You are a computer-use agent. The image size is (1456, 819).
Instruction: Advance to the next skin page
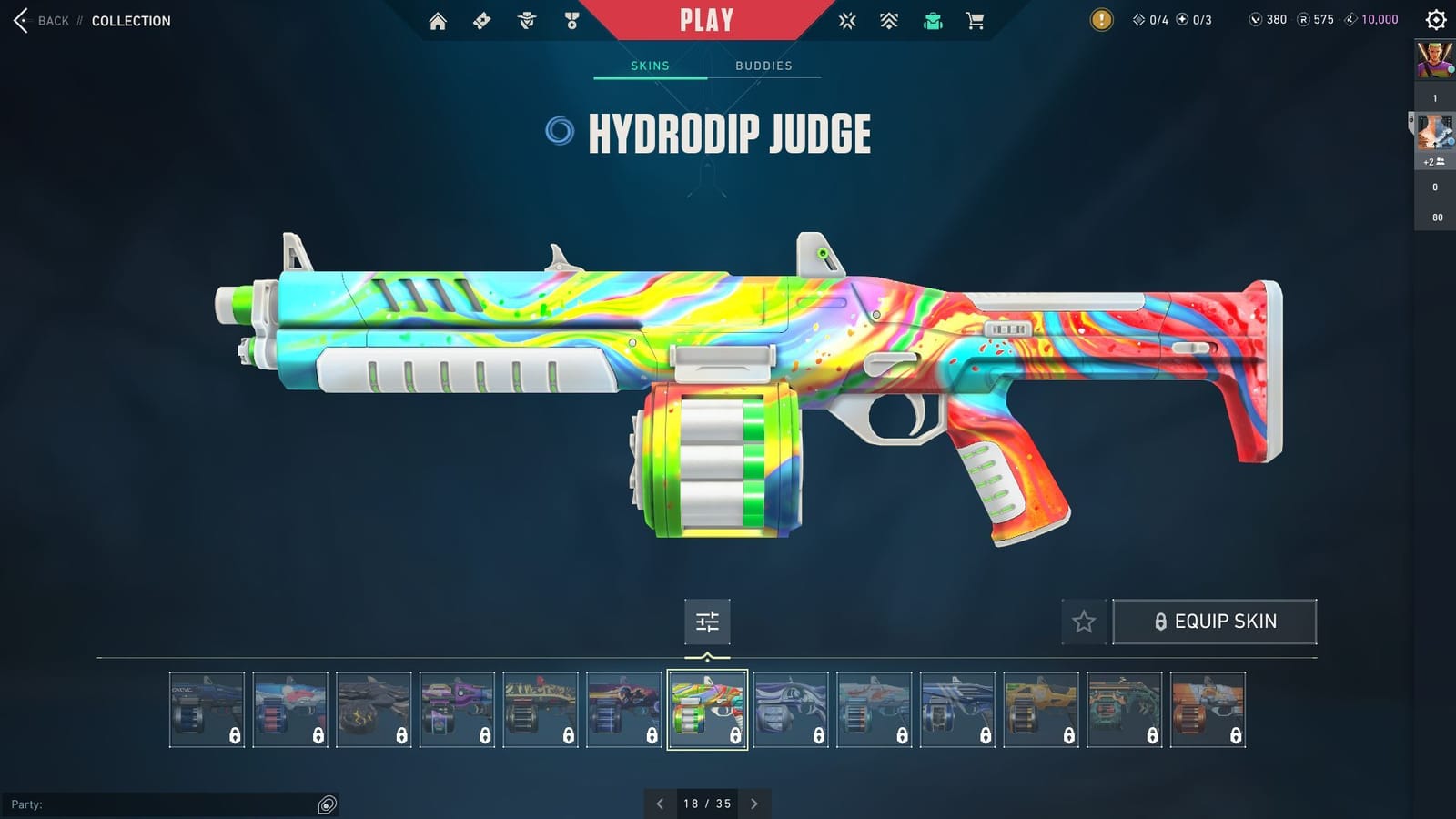tap(754, 804)
